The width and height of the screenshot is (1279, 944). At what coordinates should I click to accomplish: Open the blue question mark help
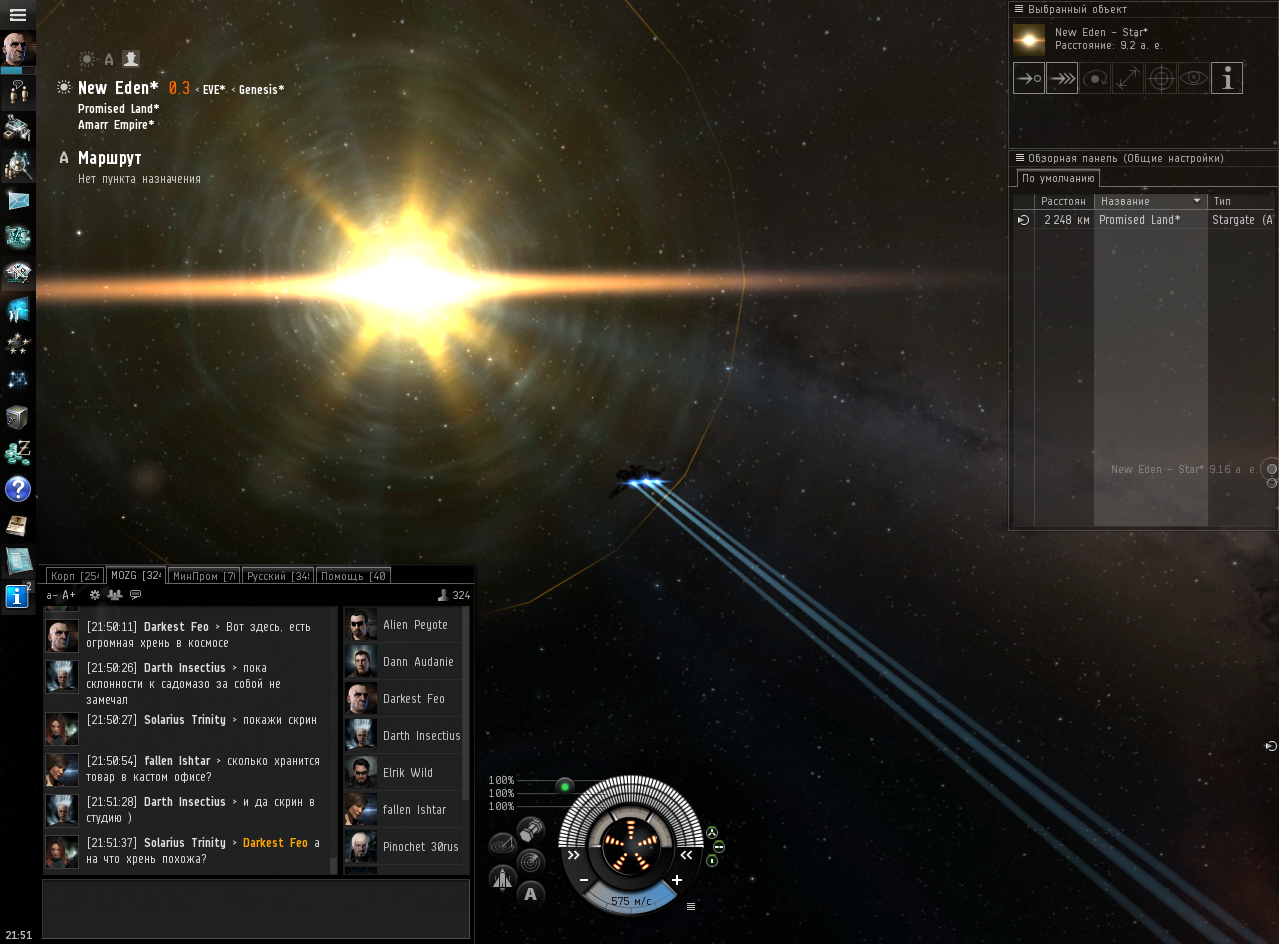18,489
